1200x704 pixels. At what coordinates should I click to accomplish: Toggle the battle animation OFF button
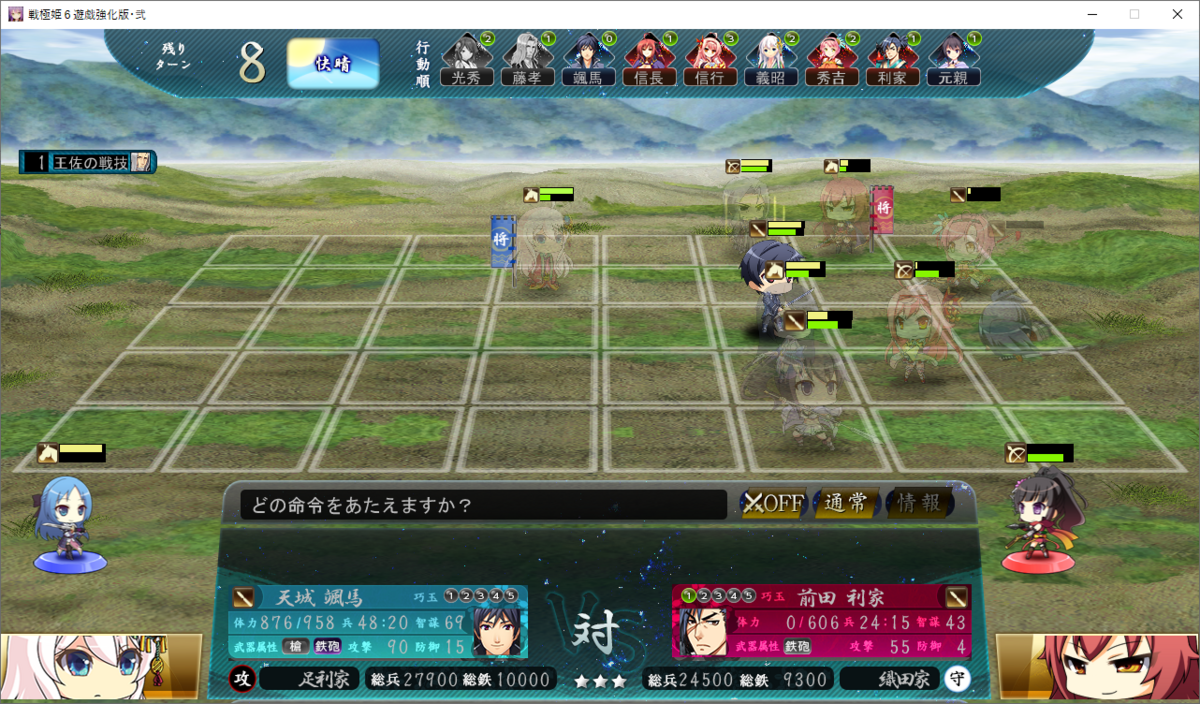coord(773,503)
